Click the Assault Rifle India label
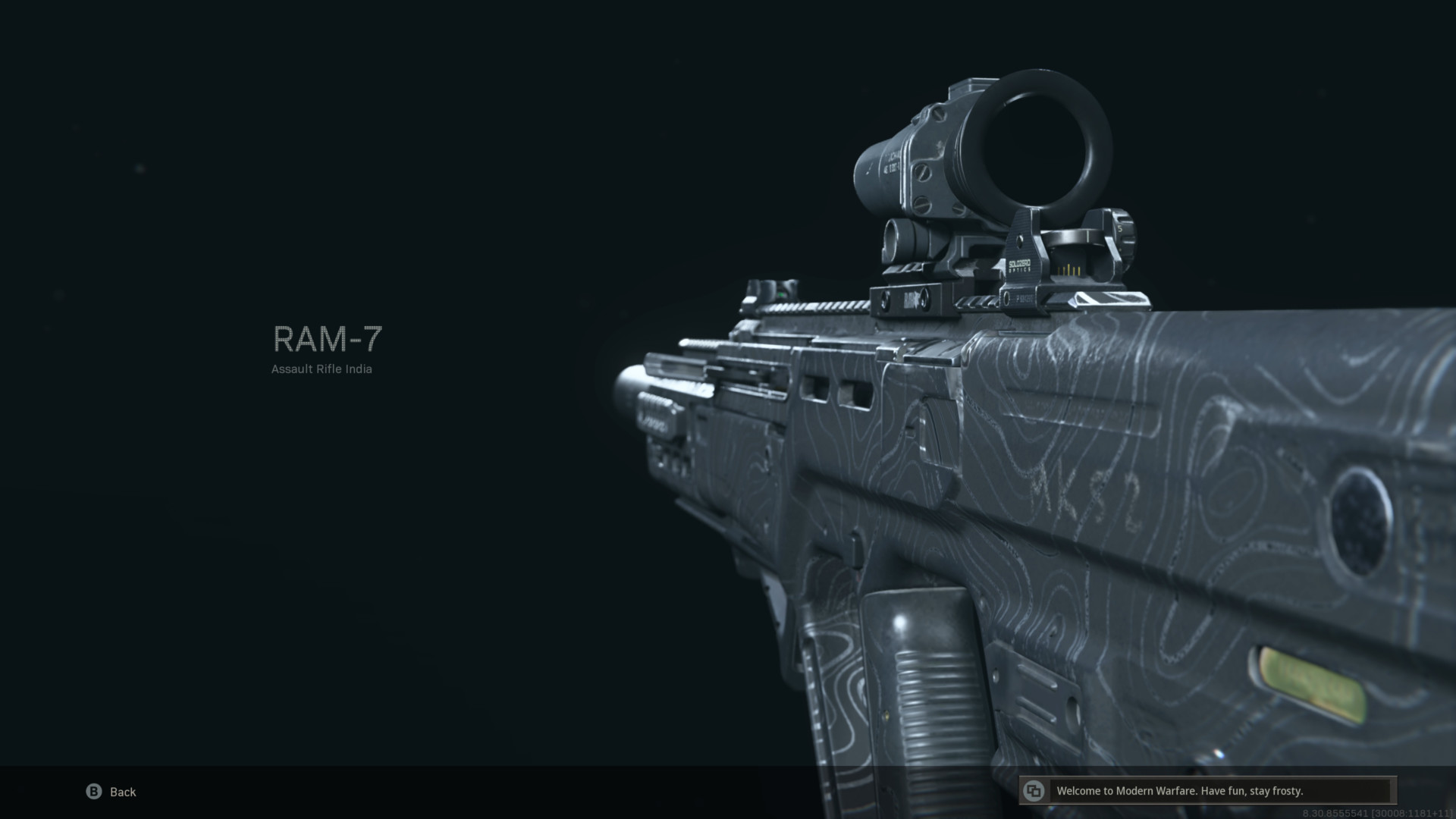Image resolution: width=1456 pixels, height=819 pixels. [x=322, y=369]
